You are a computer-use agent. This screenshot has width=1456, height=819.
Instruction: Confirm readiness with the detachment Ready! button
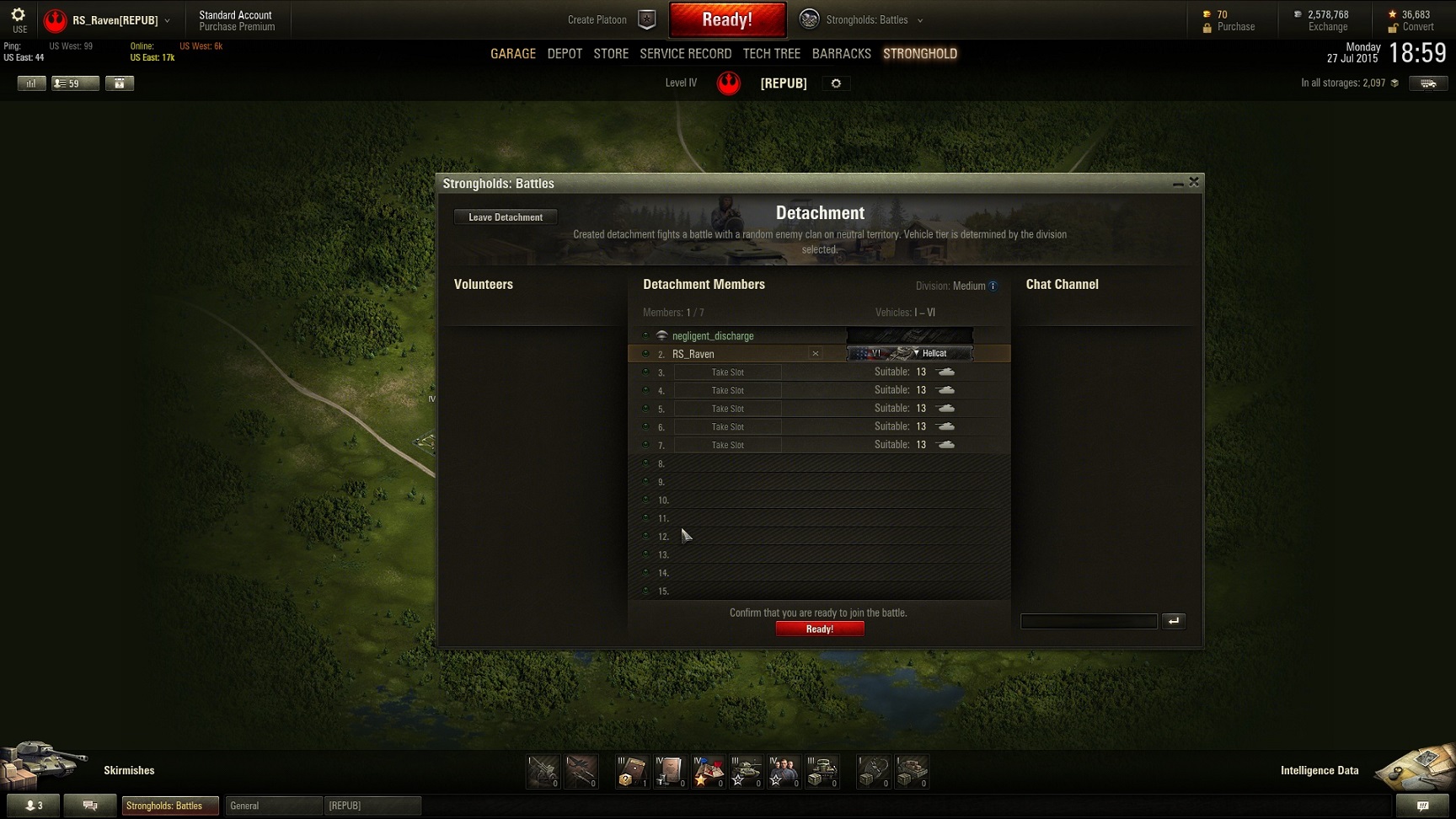819,629
